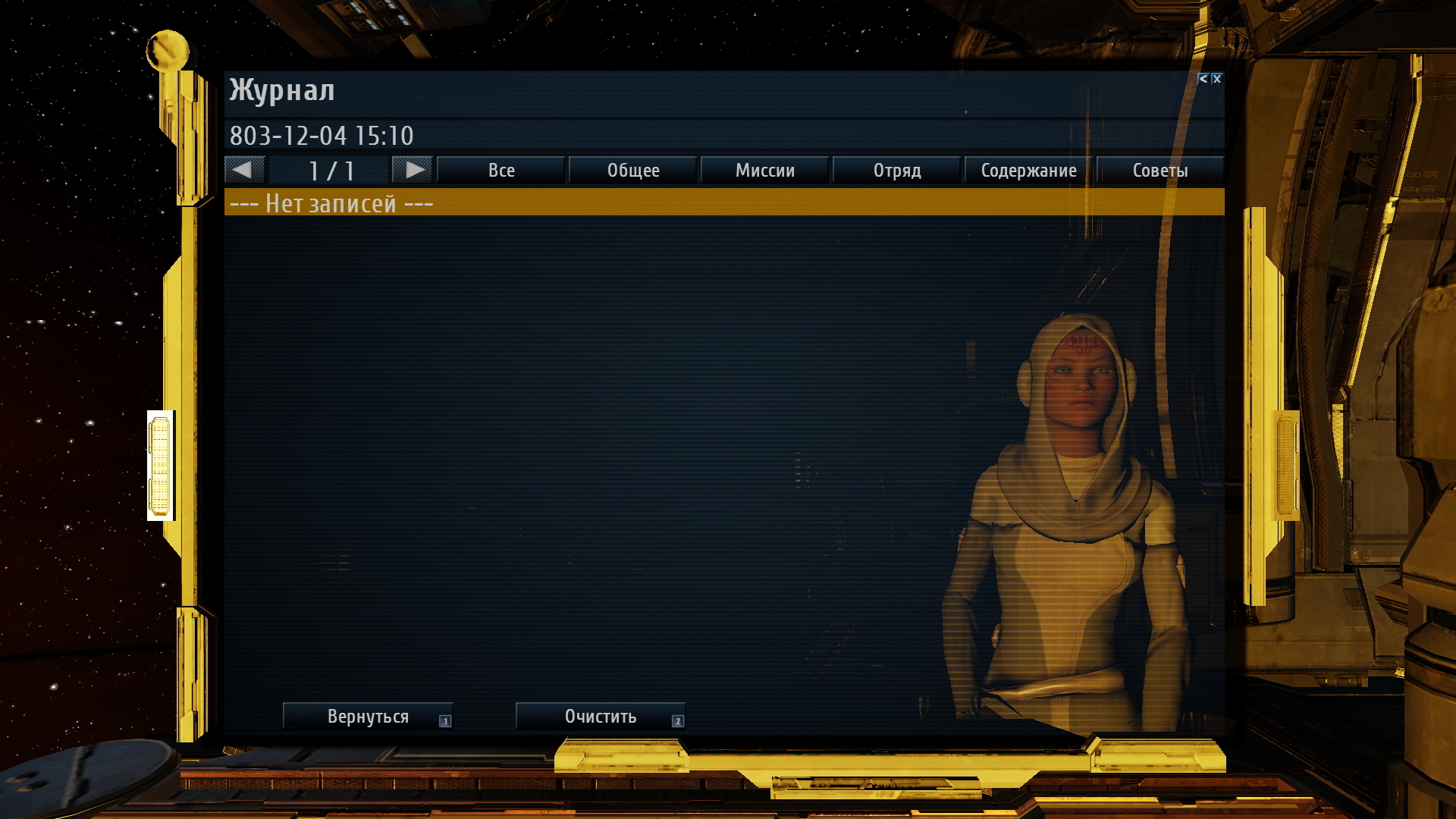1456x819 pixels.
Task: Clear the journal with Очистить
Action: [601, 717]
